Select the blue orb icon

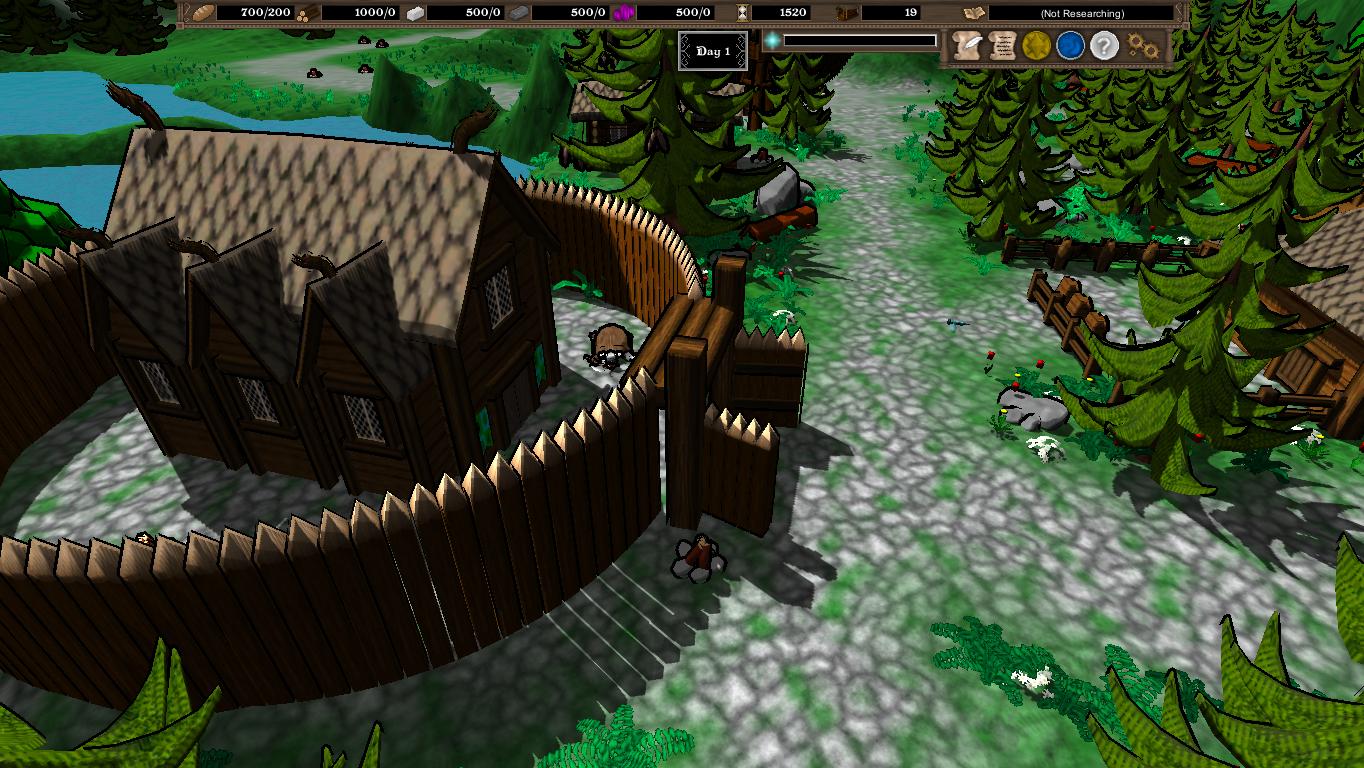tap(1071, 45)
